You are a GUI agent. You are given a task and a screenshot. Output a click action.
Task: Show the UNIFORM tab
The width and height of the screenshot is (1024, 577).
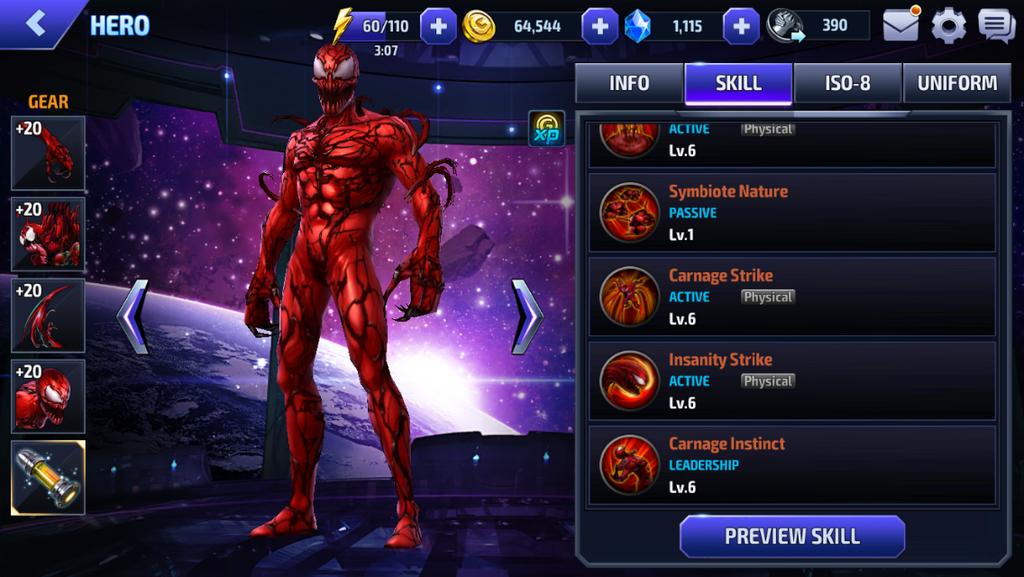[x=957, y=83]
